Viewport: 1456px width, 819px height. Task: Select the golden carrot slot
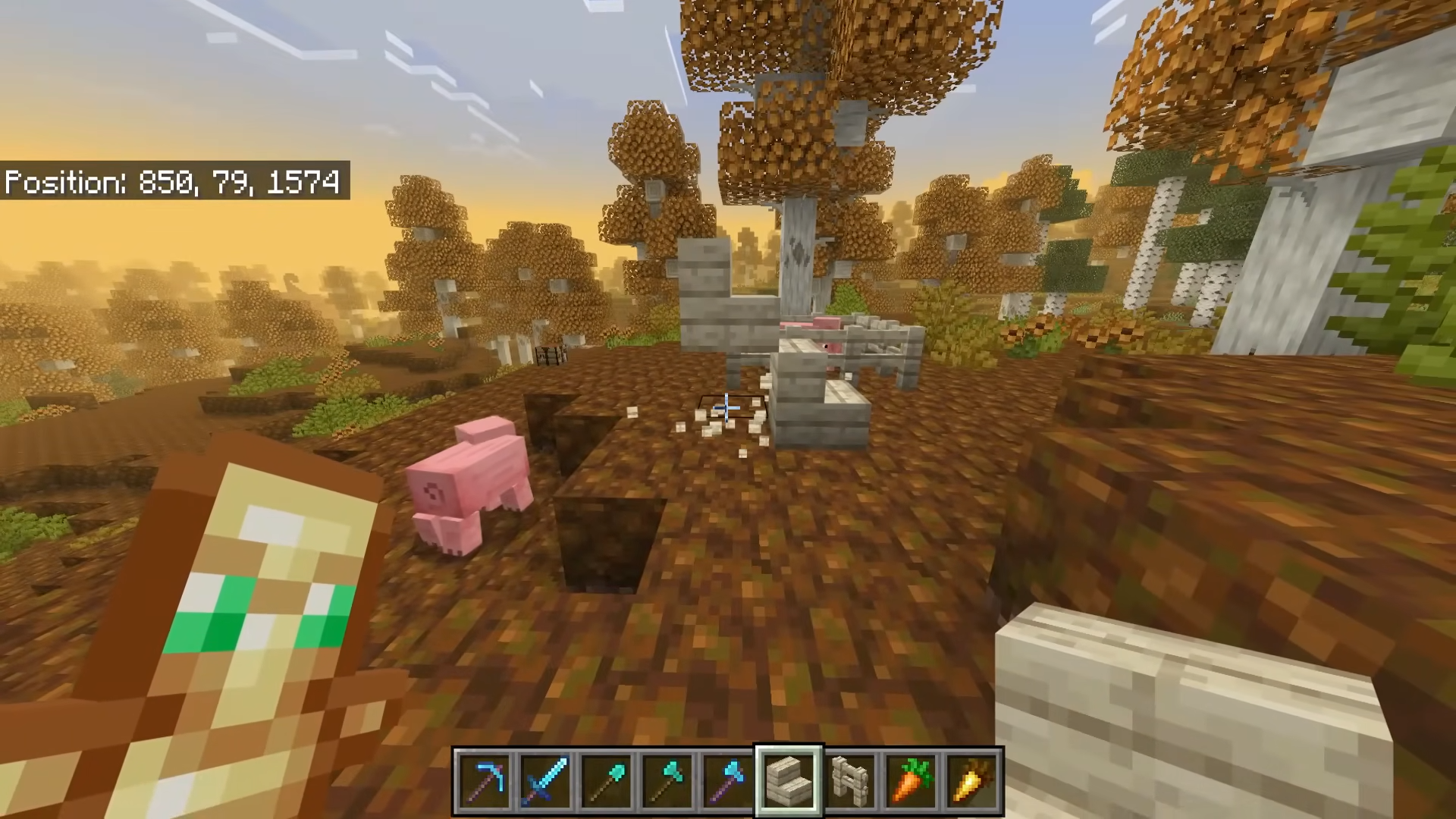coord(971,780)
